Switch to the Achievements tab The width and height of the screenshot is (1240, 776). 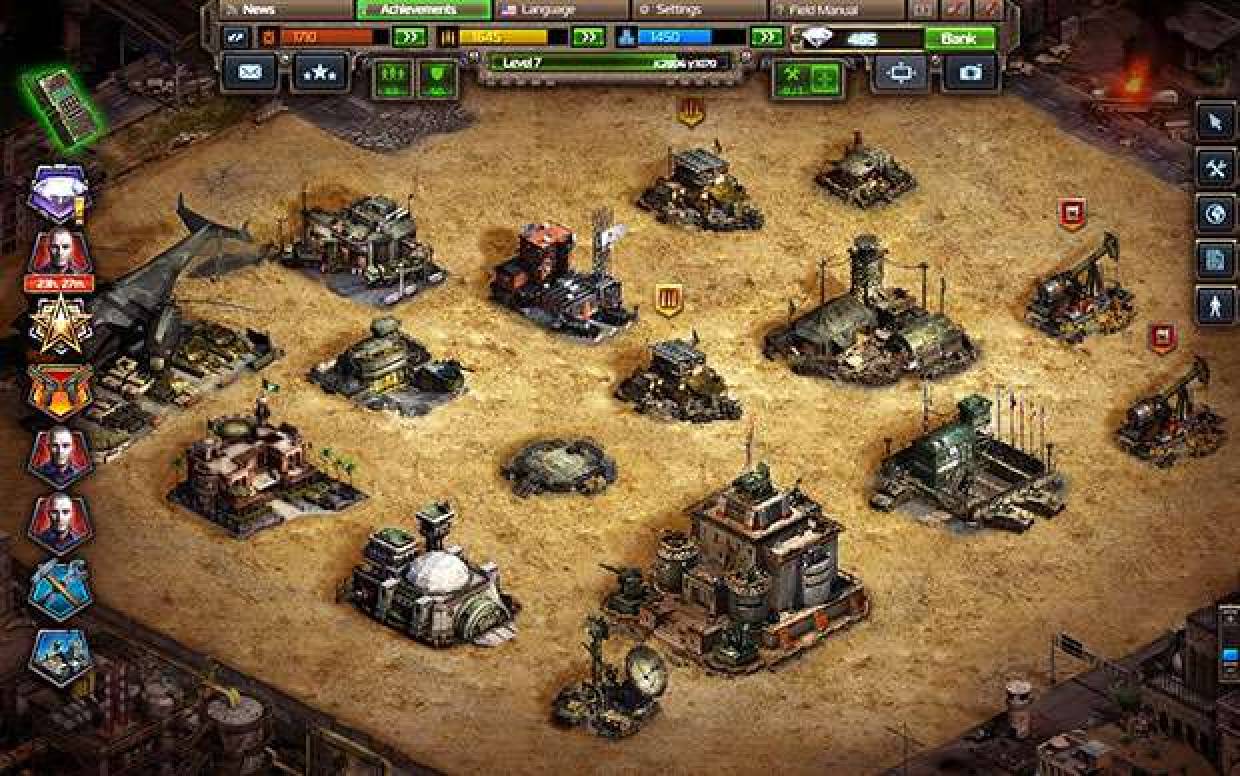[423, 9]
